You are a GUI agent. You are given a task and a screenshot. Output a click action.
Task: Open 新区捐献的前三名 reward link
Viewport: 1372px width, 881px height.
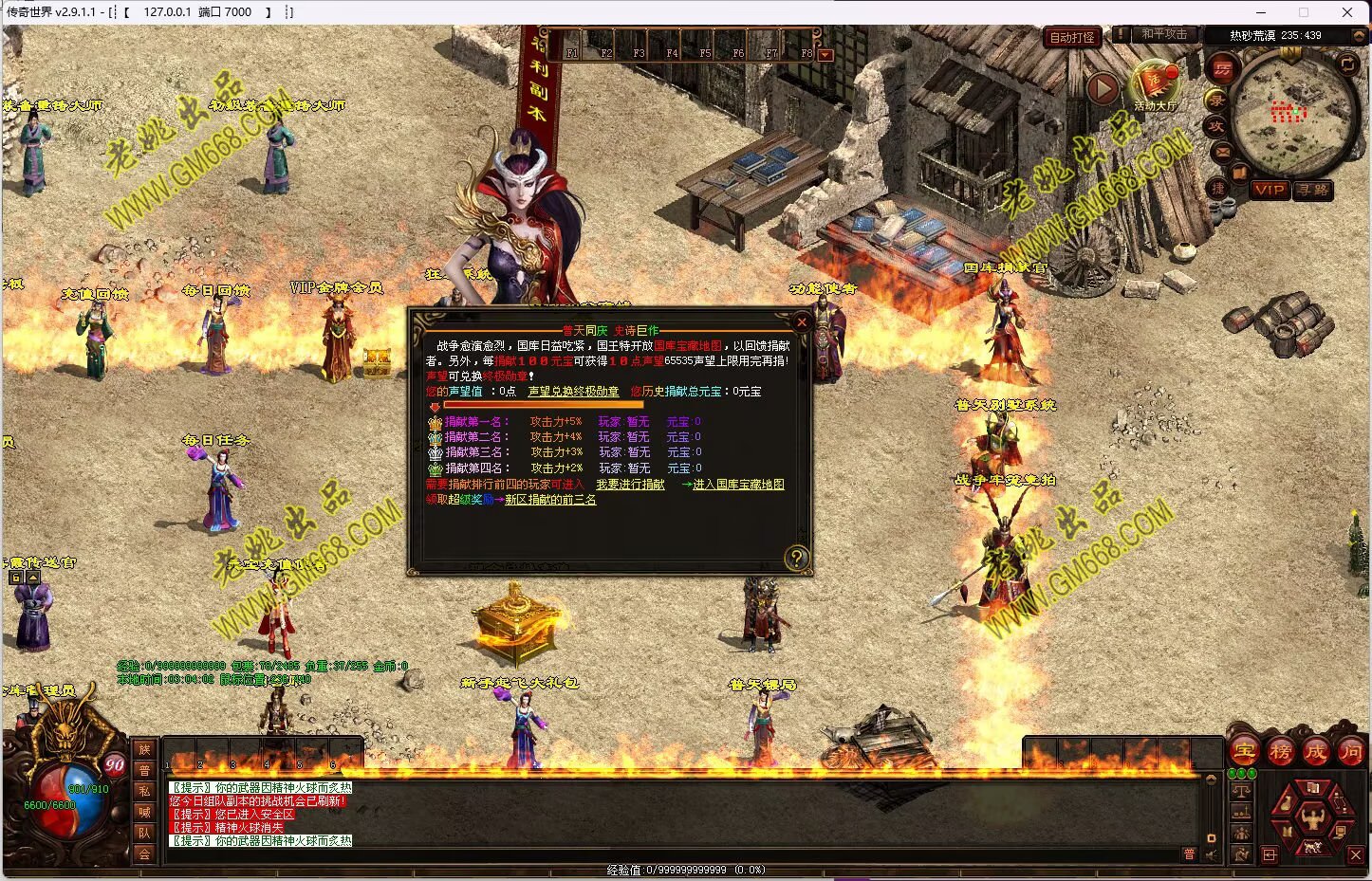550,500
